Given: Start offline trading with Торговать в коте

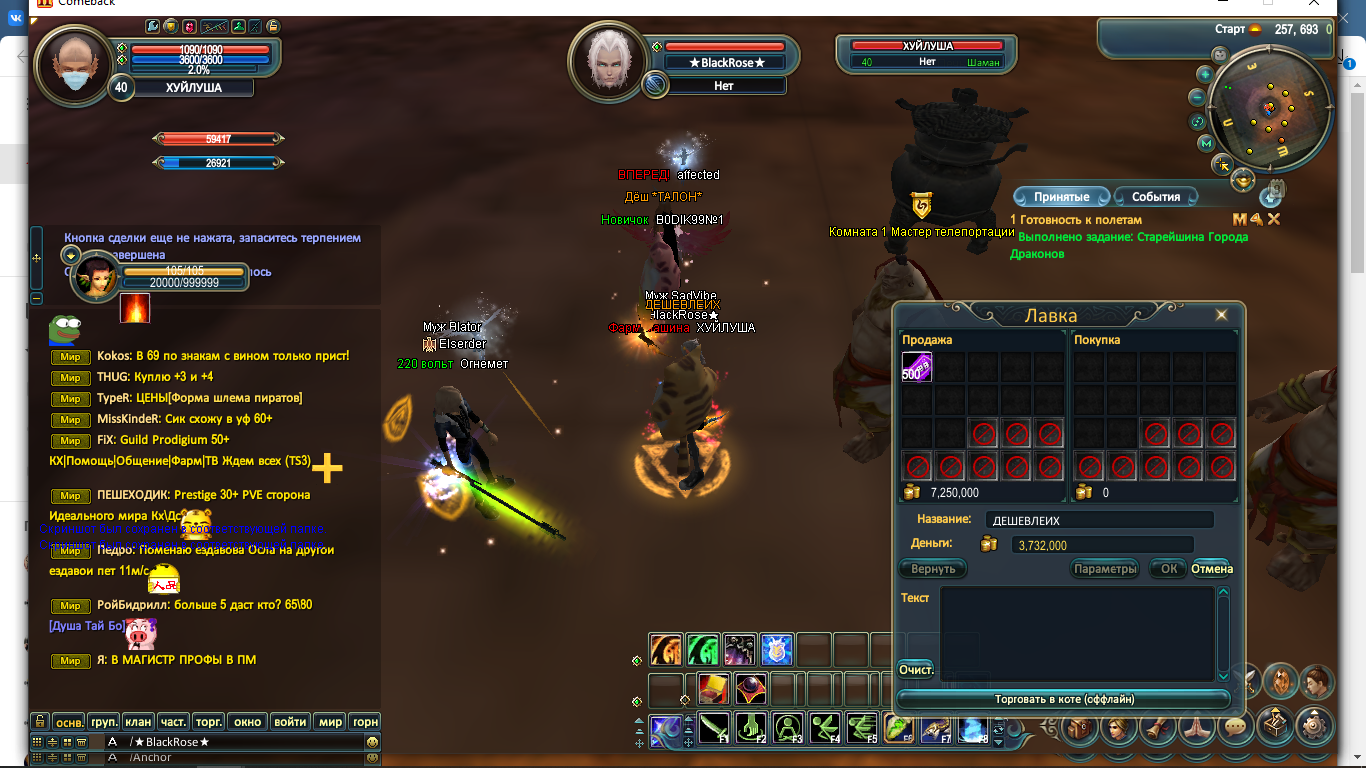Looking at the screenshot, I should tap(1064, 699).
